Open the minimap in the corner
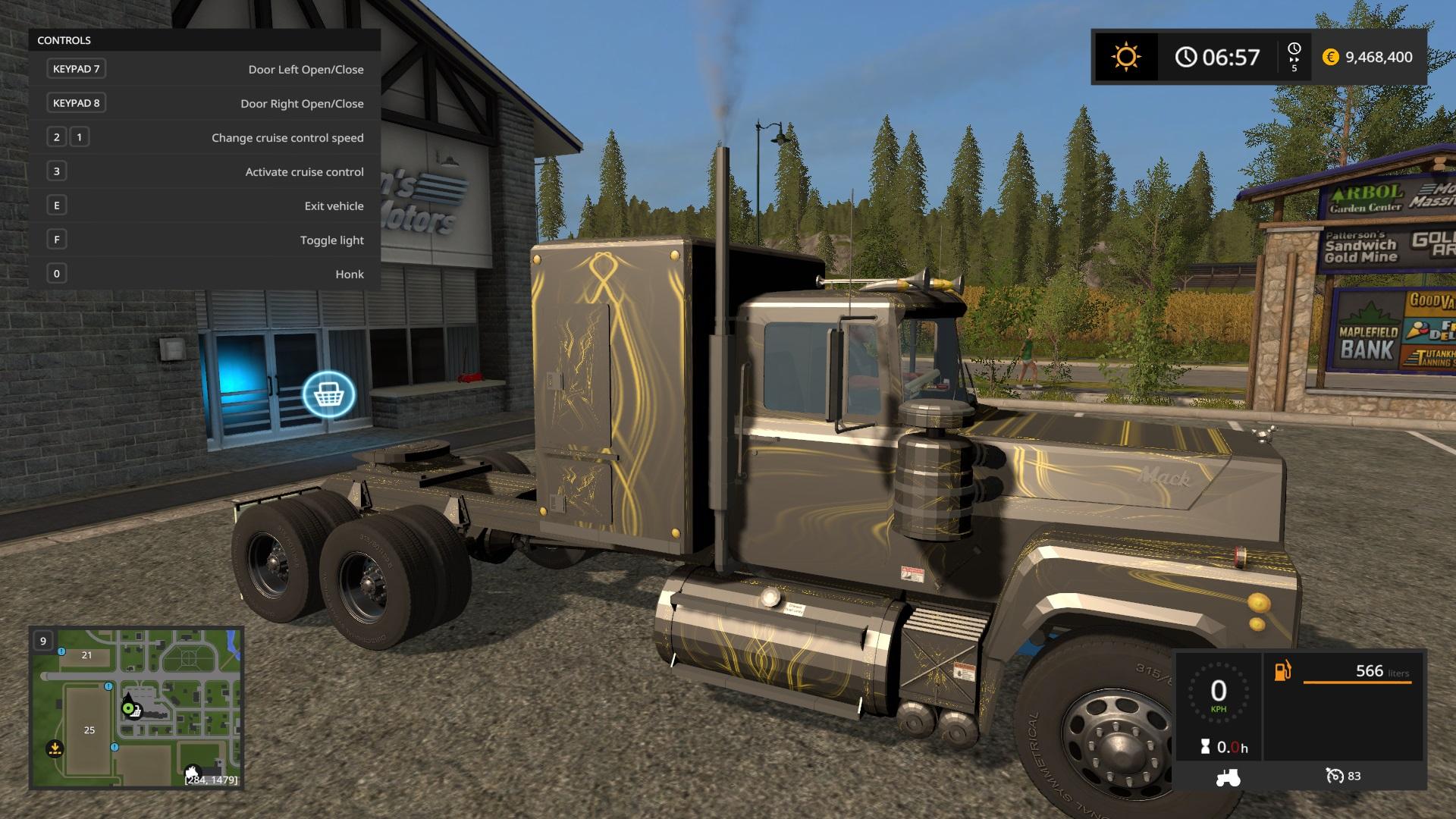1456x819 pixels. pos(136,708)
